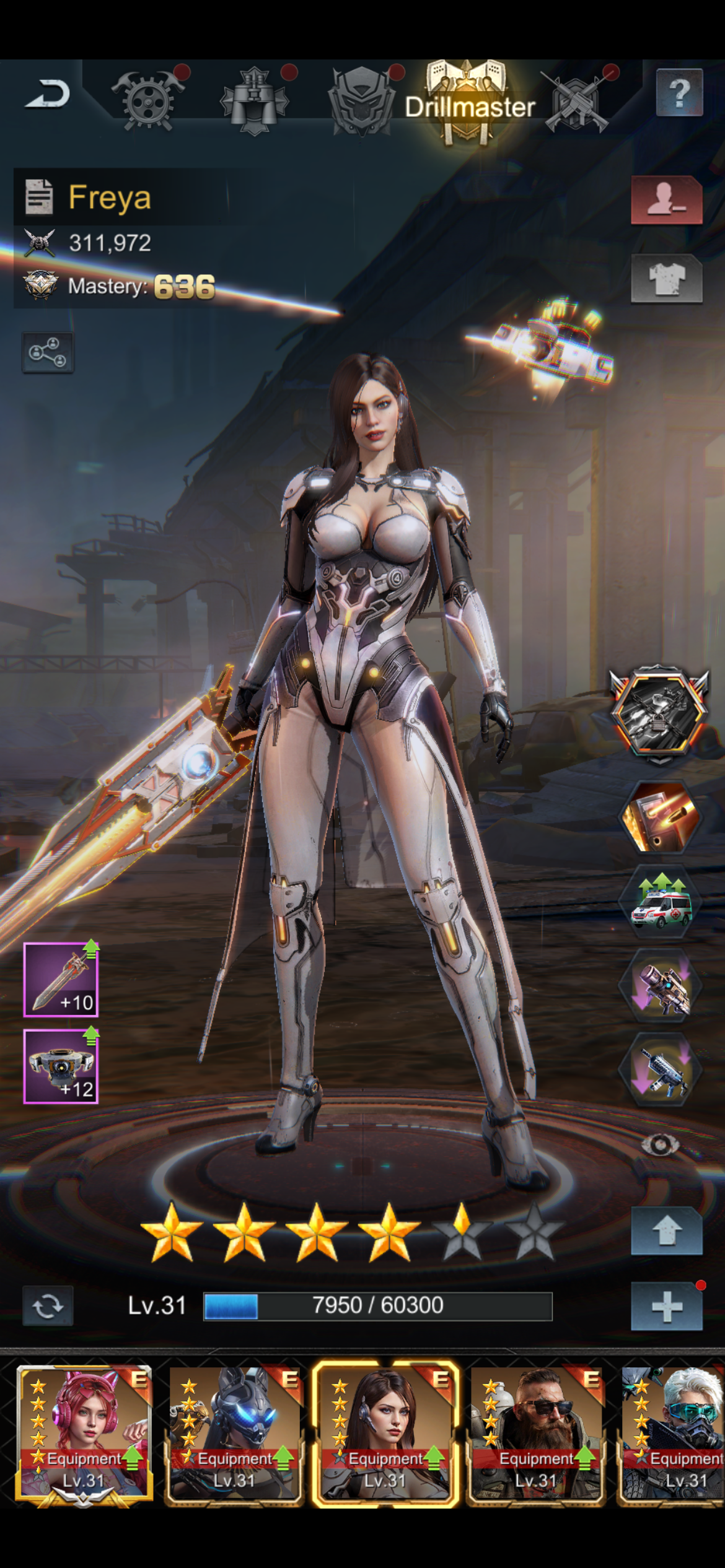
Task: Click the share icon button
Action: coord(48,352)
